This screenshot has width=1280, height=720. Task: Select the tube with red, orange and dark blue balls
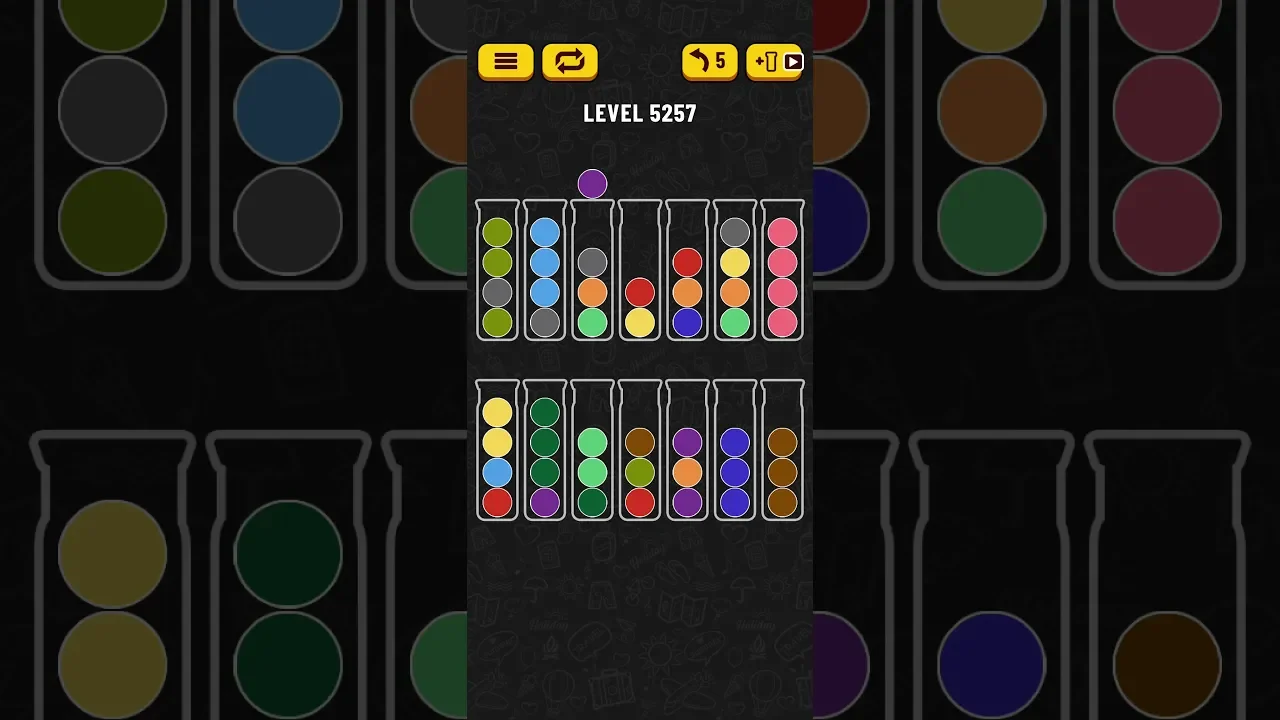tap(687, 272)
